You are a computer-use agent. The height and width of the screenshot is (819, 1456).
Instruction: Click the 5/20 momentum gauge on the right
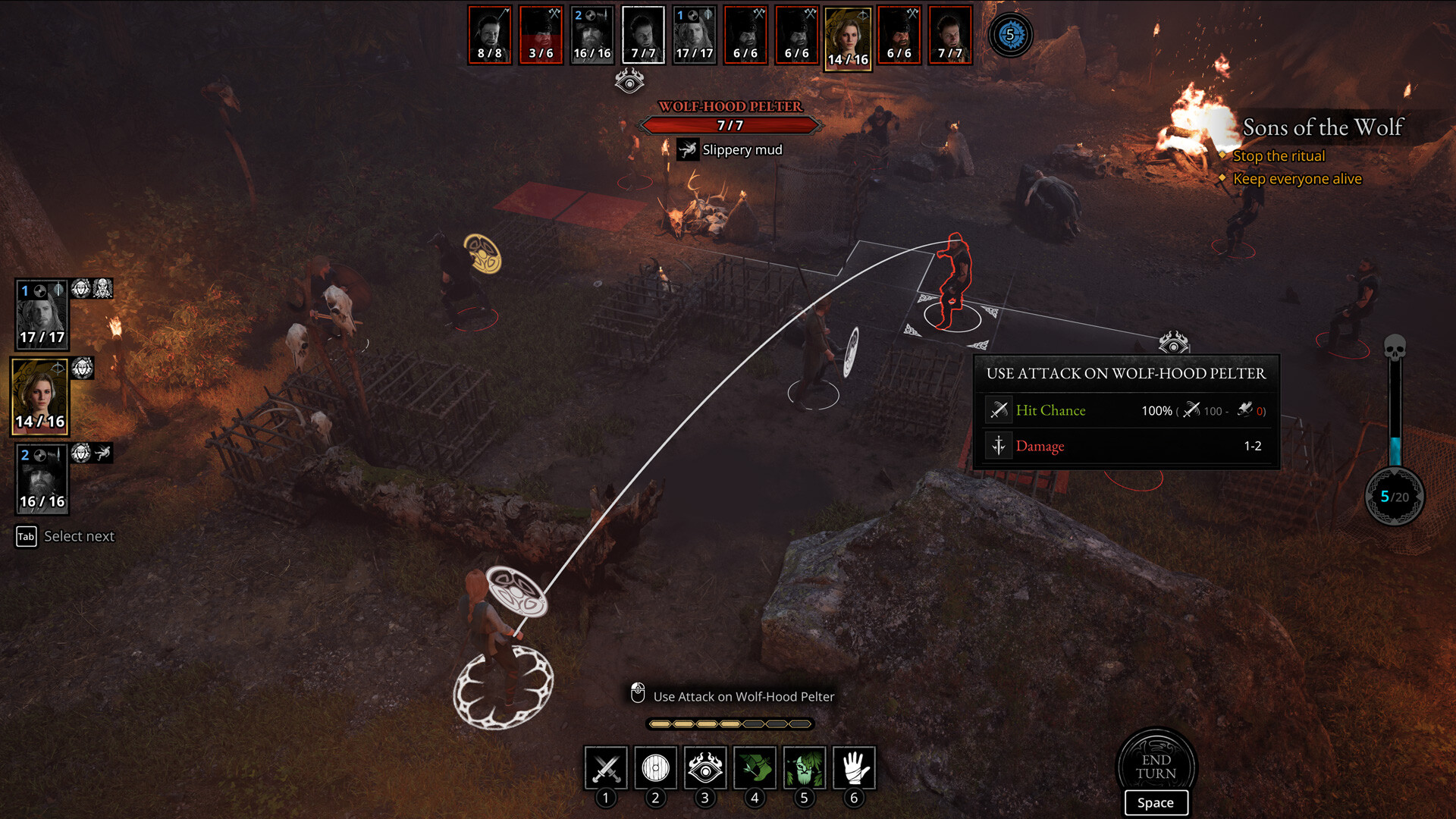1394,497
